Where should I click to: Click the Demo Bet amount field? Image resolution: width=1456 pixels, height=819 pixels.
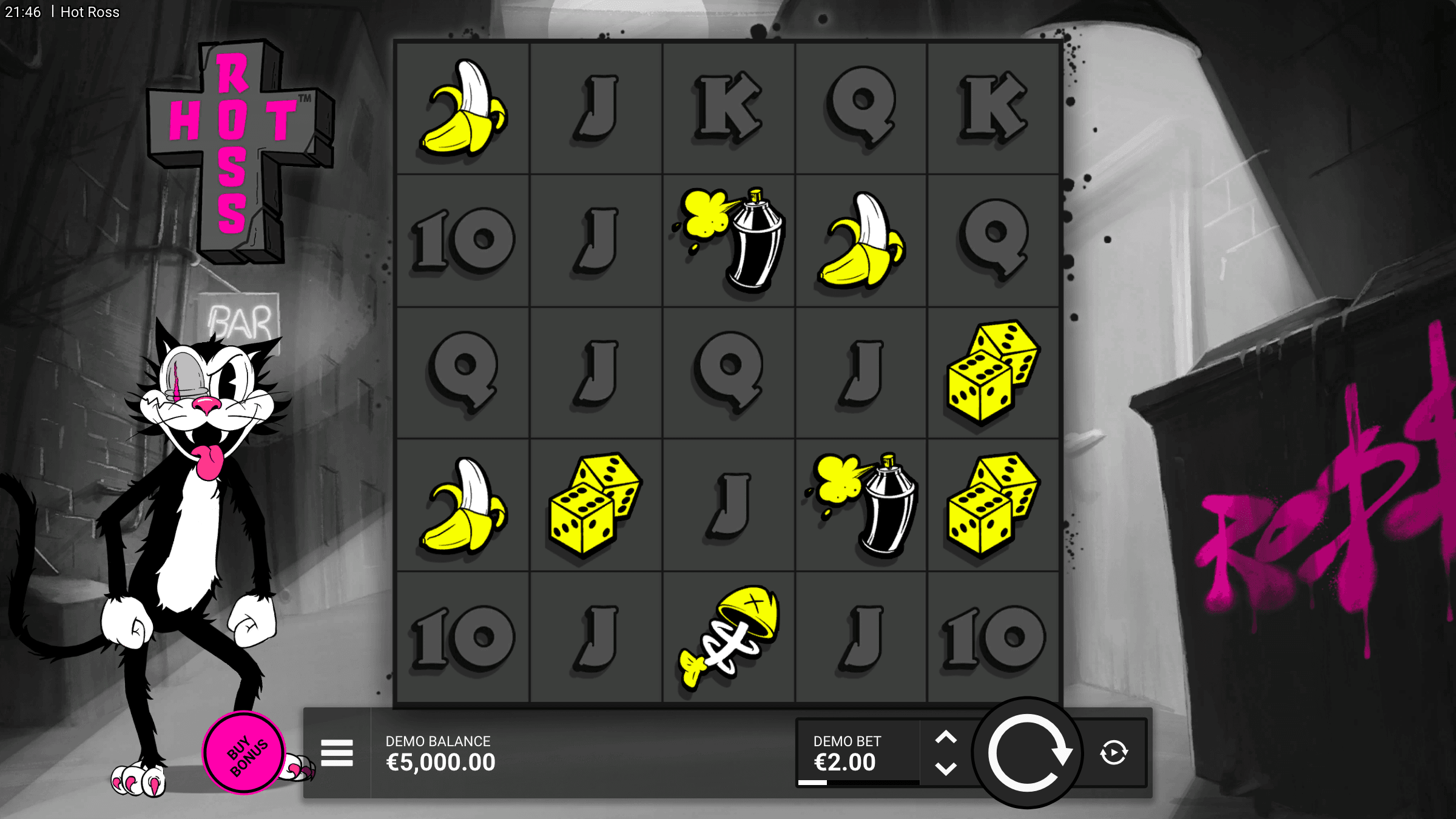click(846, 763)
